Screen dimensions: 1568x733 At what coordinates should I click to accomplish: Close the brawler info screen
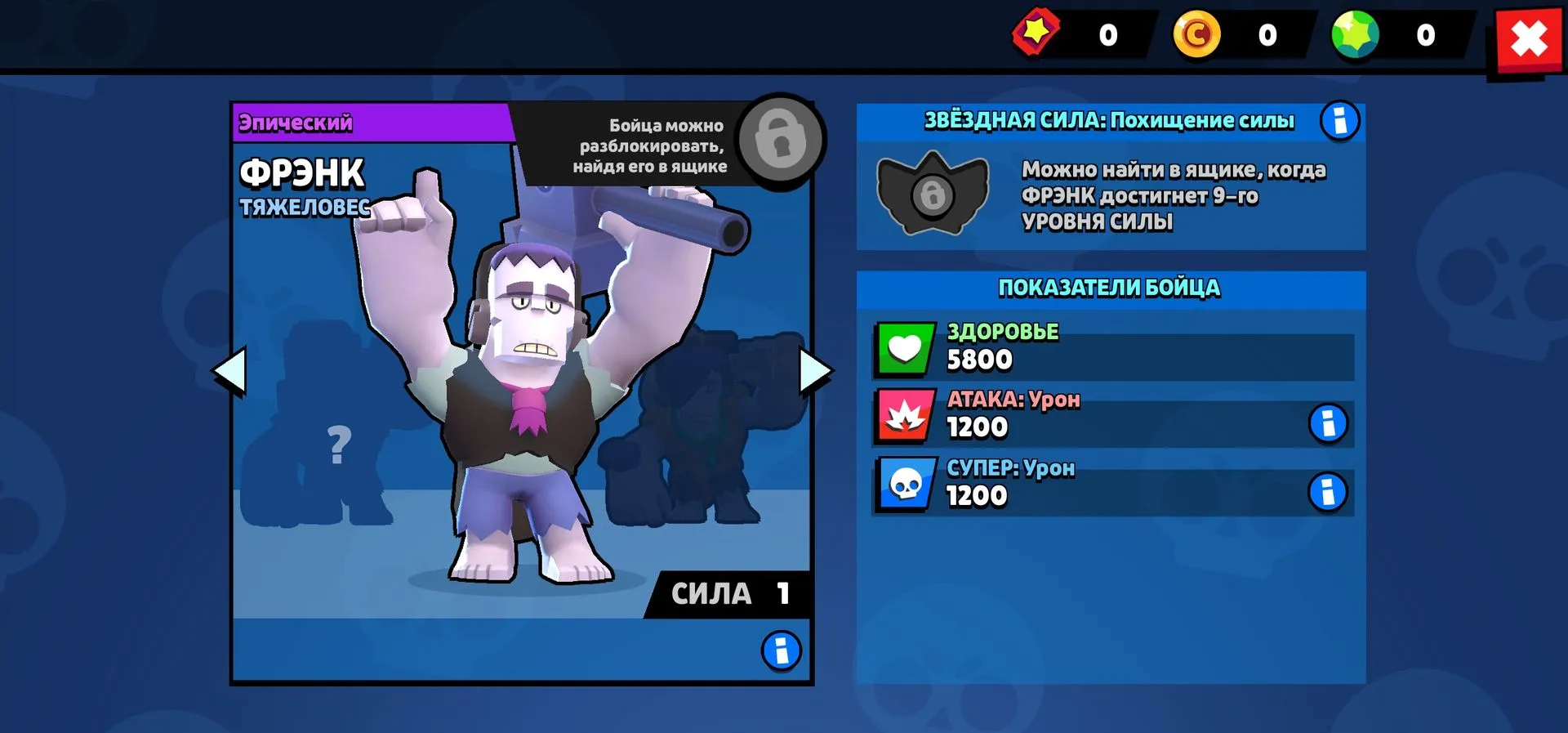1529,39
